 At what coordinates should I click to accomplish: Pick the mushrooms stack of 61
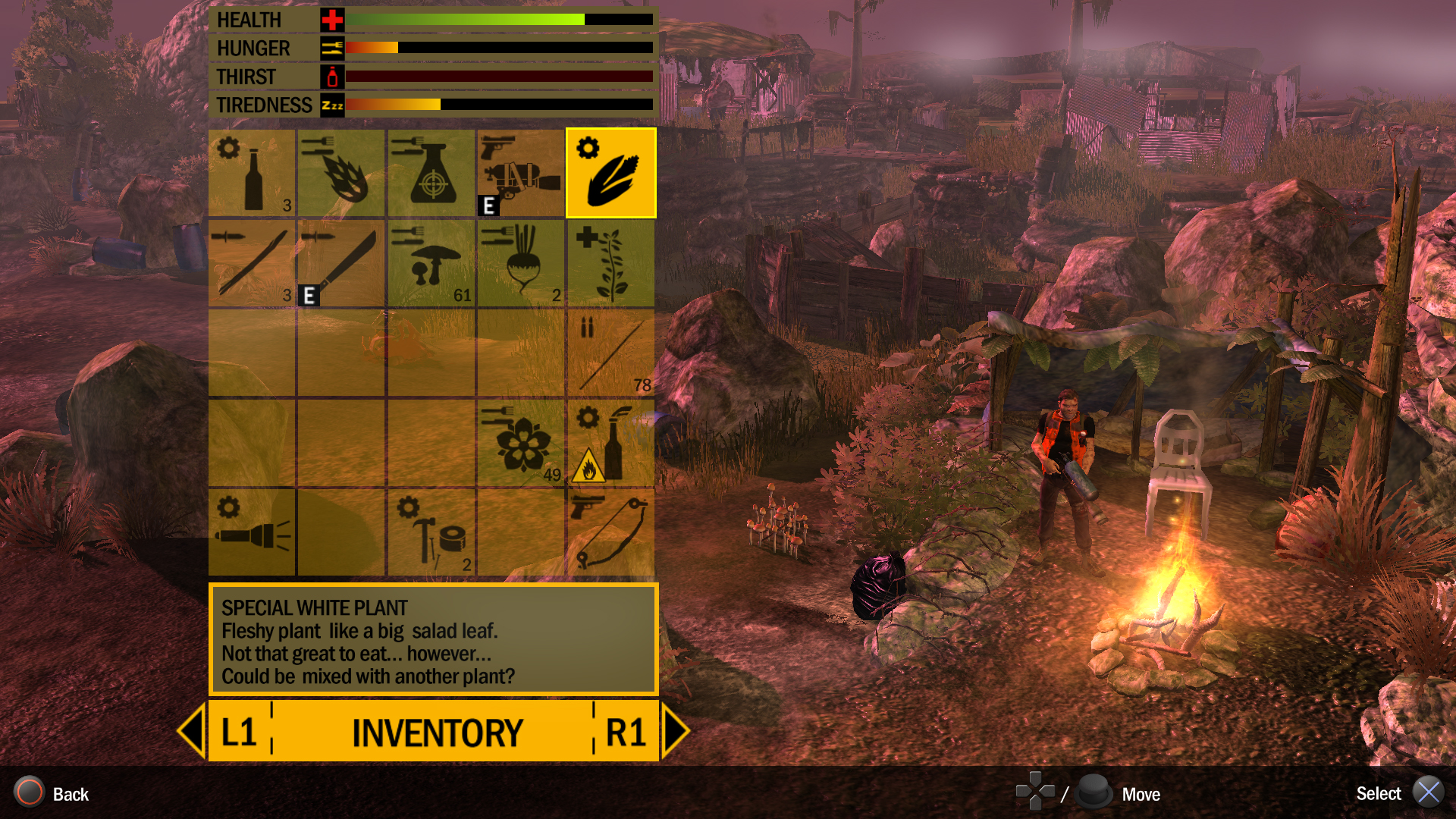pyautogui.click(x=431, y=263)
